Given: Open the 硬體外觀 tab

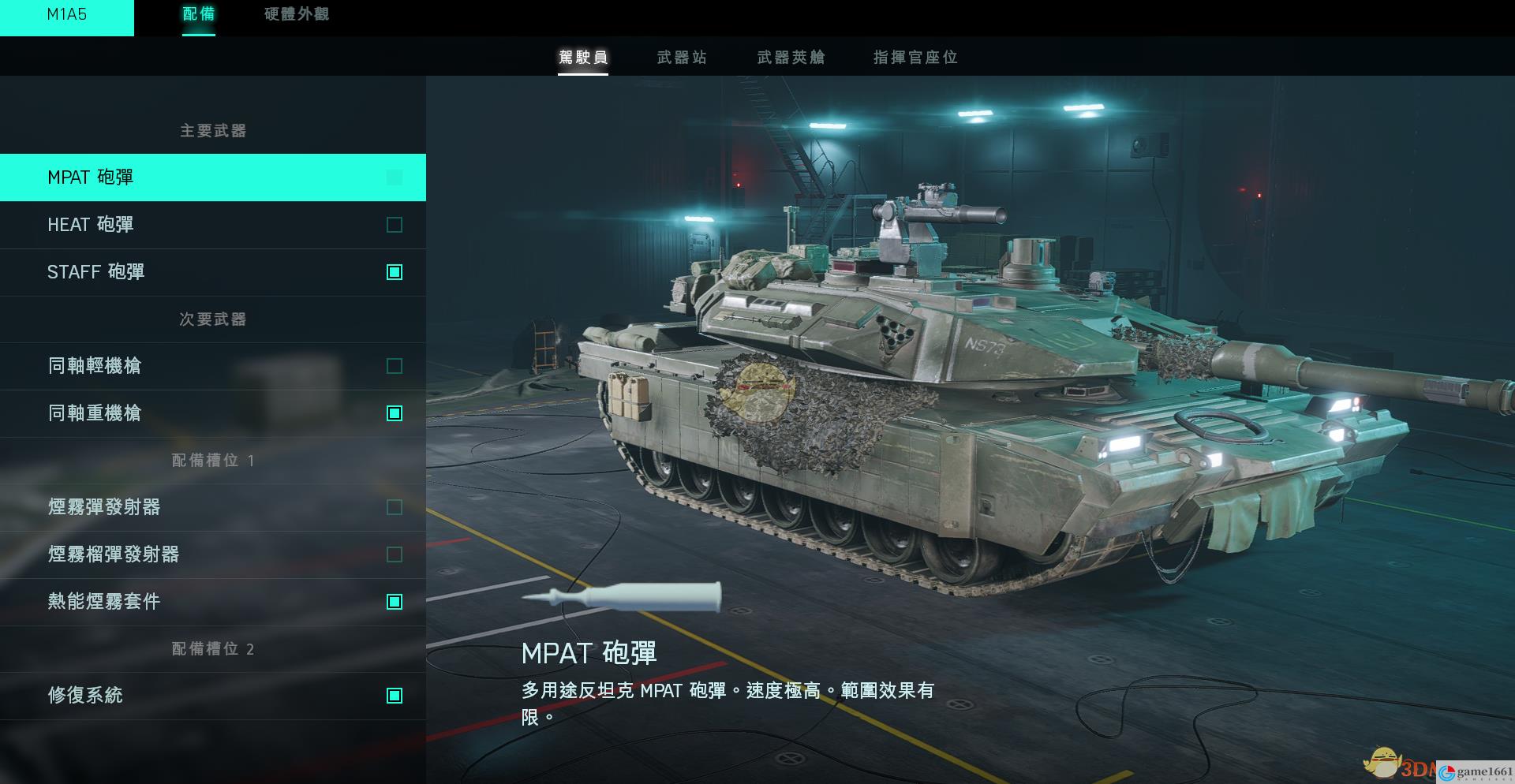Looking at the screenshot, I should 297,14.
